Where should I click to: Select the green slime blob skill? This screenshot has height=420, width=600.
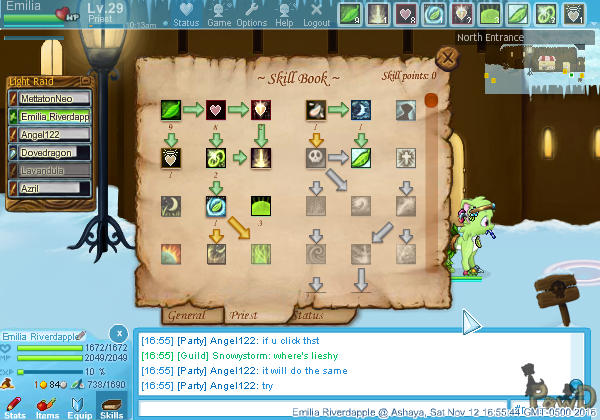pyautogui.click(x=261, y=206)
